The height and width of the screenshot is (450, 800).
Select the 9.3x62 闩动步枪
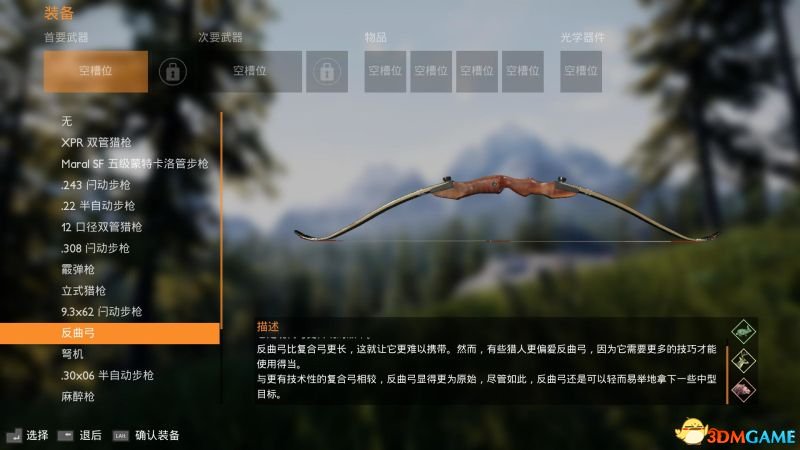tap(102, 311)
